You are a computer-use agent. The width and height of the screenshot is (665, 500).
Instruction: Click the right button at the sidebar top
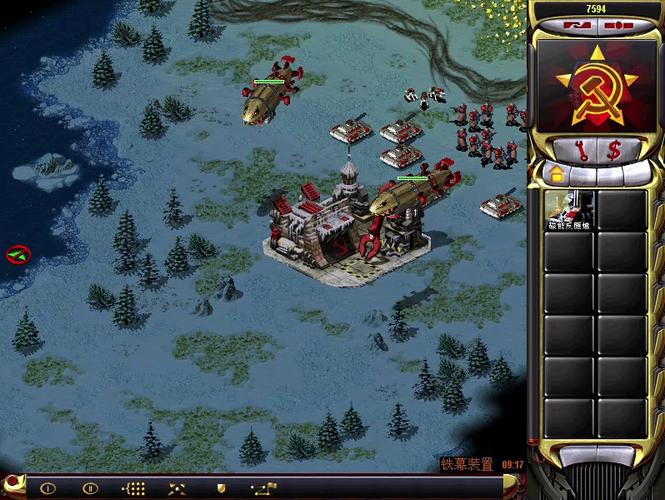[621, 25]
